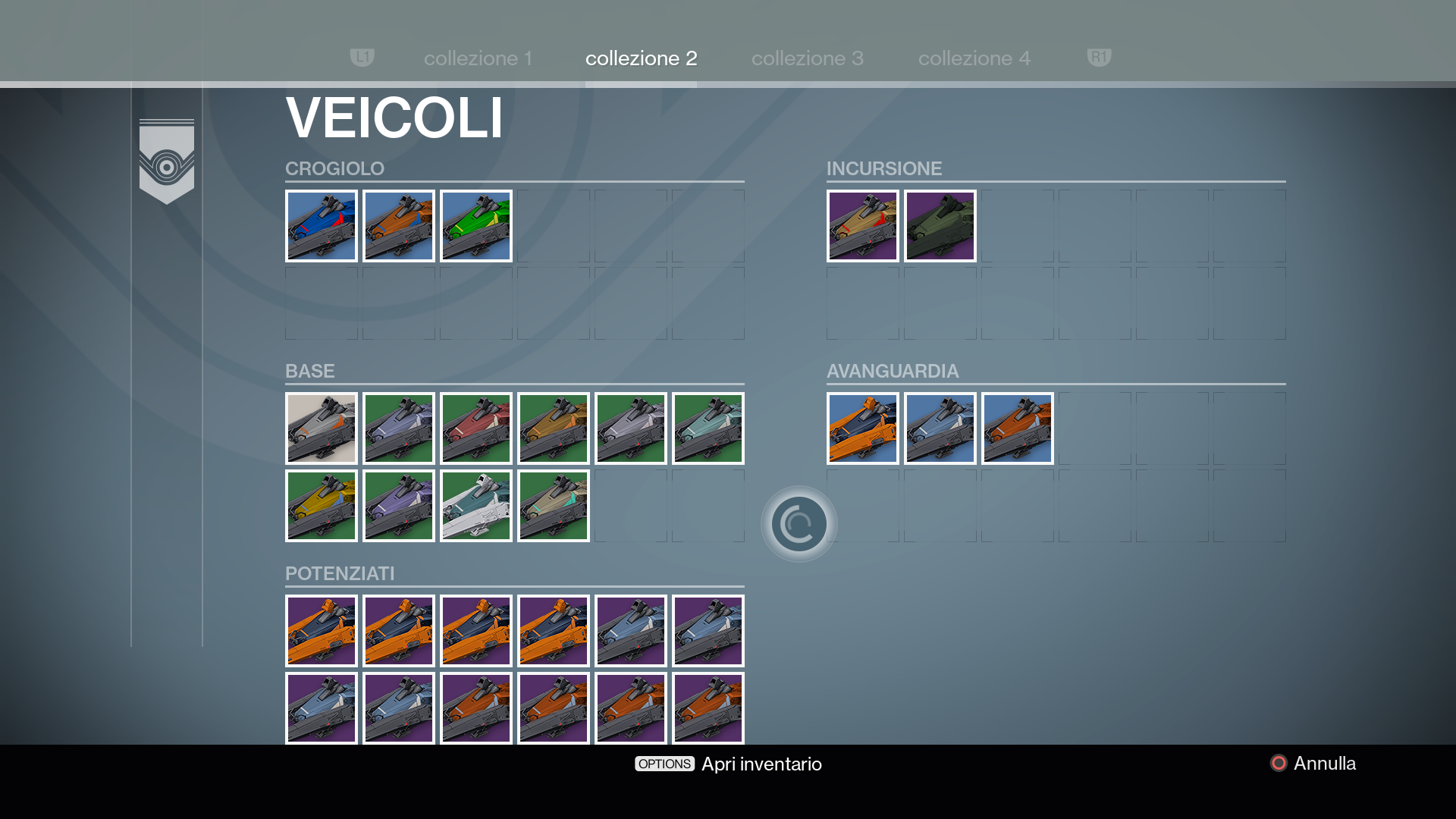Choose the orange sparrow in Crogiolo
Image resolution: width=1456 pixels, height=819 pixels.
pyautogui.click(x=399, y=226)
